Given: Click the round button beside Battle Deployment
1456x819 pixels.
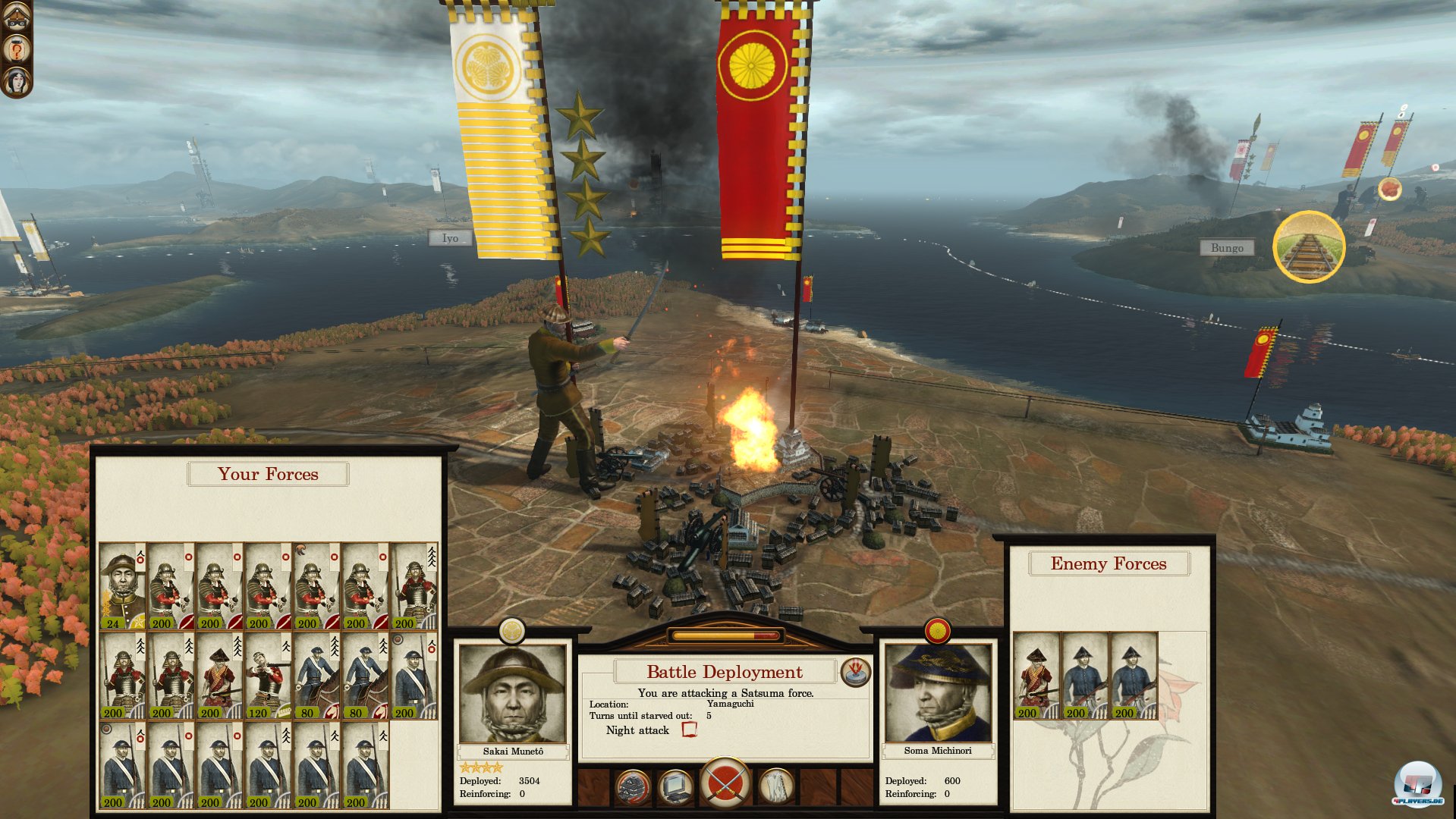Looking at the screenshot, I should (x=855, y=671).
